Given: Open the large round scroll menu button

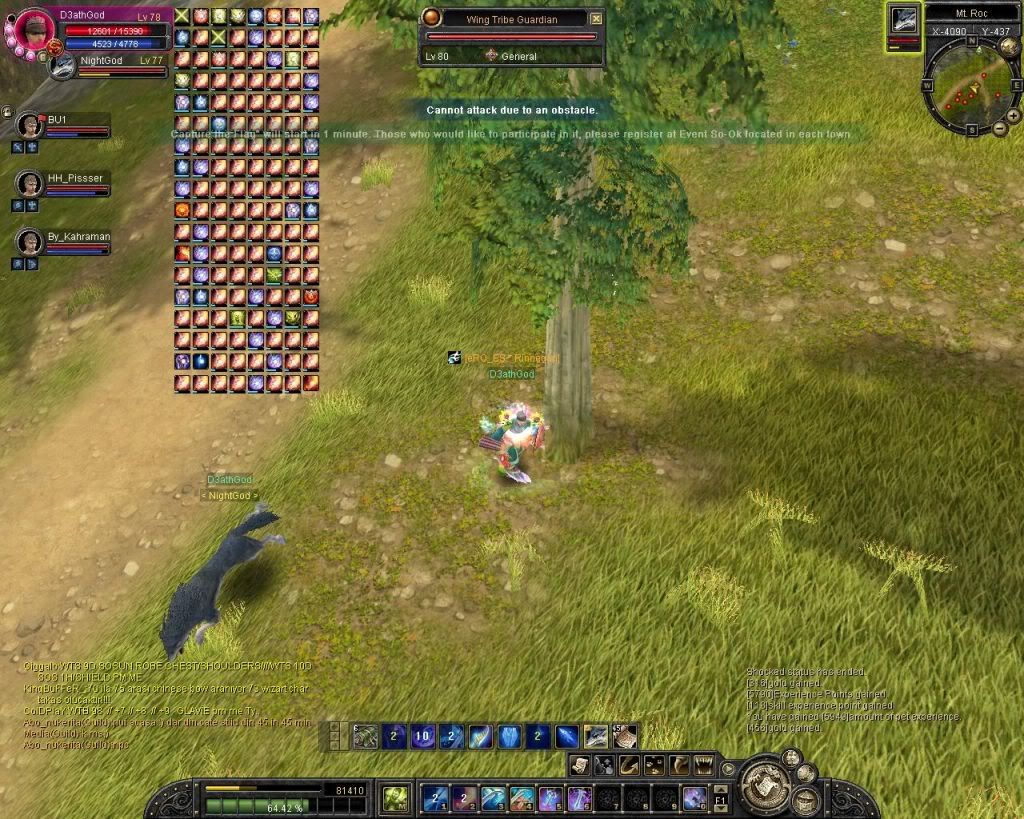Looking at the screenshot, I should click(x=766, y=784).
